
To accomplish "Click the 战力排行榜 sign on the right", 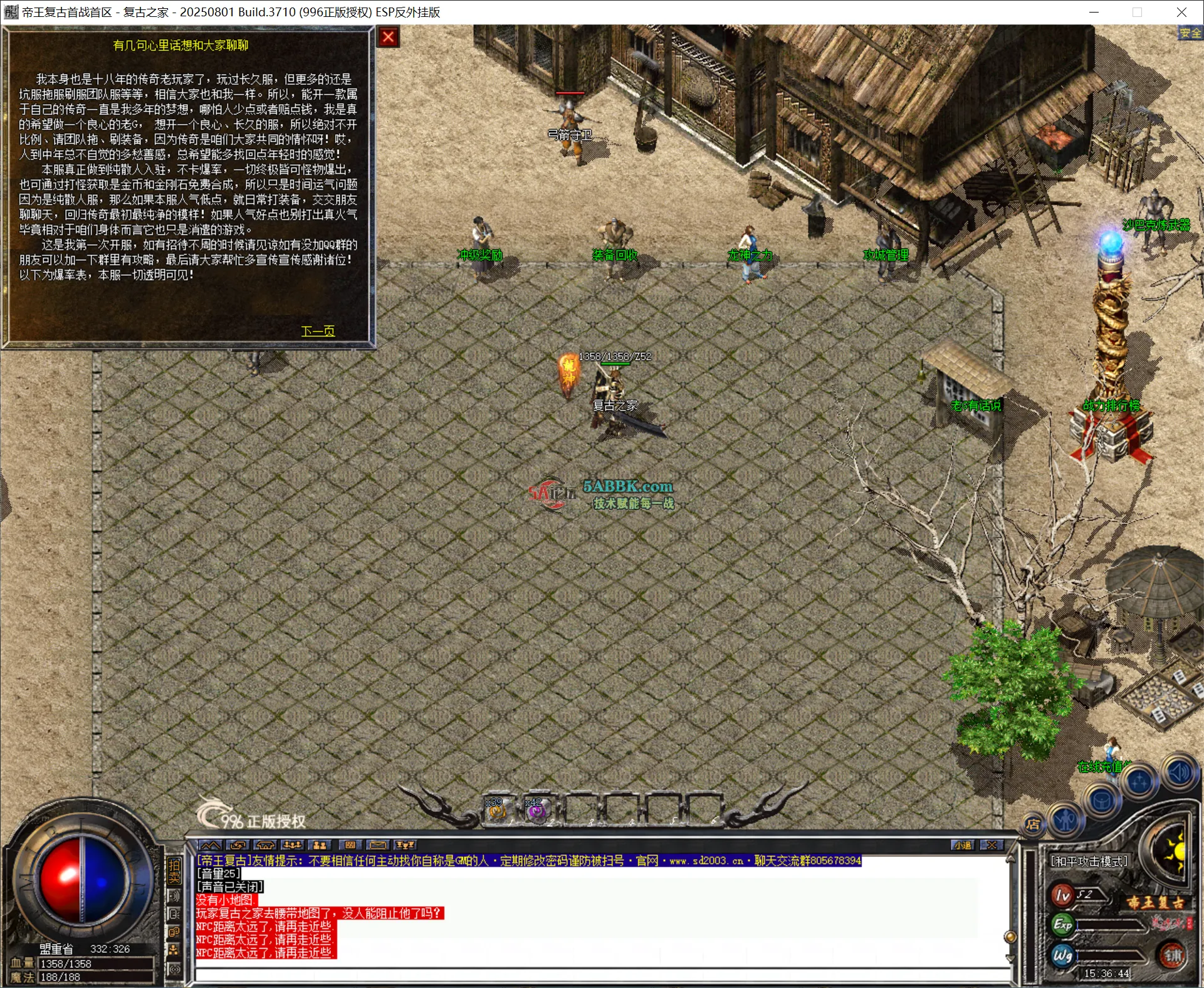I will coord(1111,406).
